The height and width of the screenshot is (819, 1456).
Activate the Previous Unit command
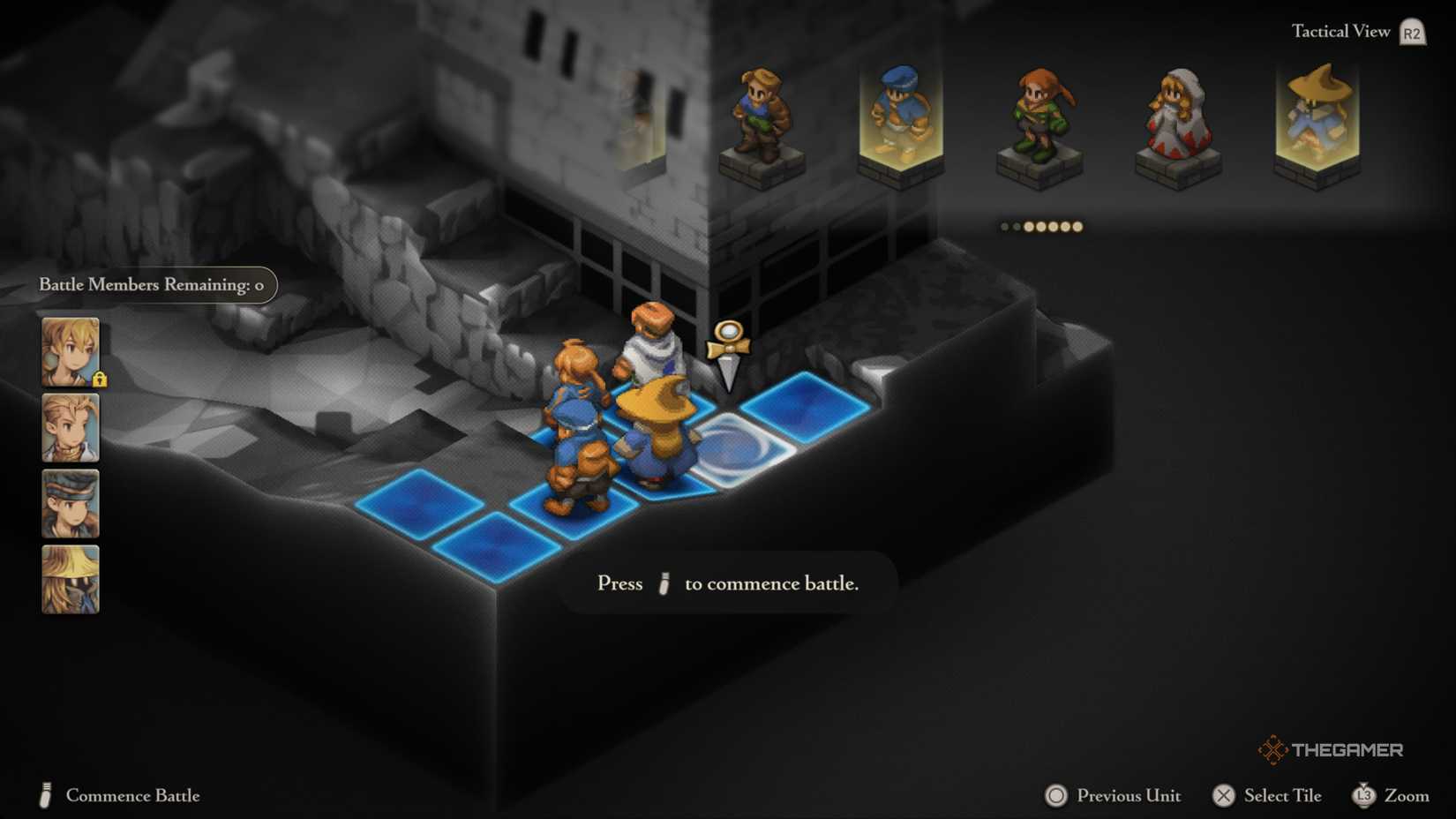click(1112, 795)
